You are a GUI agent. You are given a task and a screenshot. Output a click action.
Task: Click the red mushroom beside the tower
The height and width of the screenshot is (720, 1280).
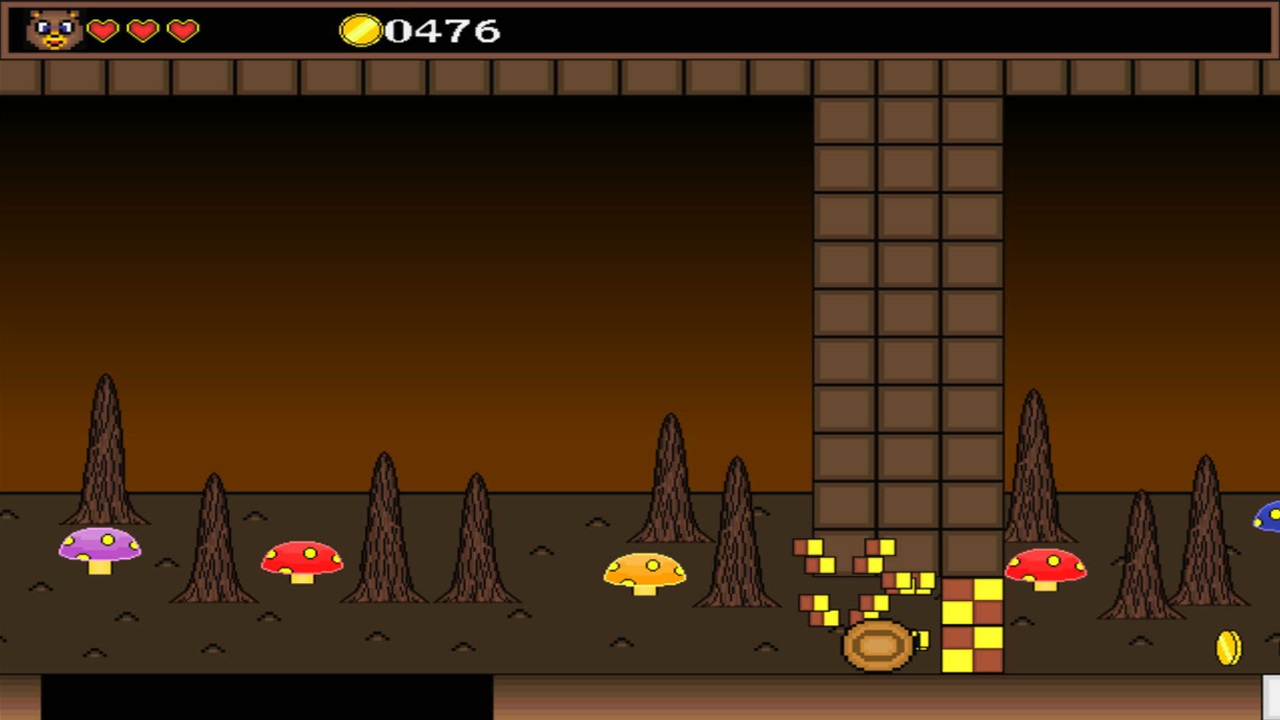pyautogui.click(x=1047, y=566)
